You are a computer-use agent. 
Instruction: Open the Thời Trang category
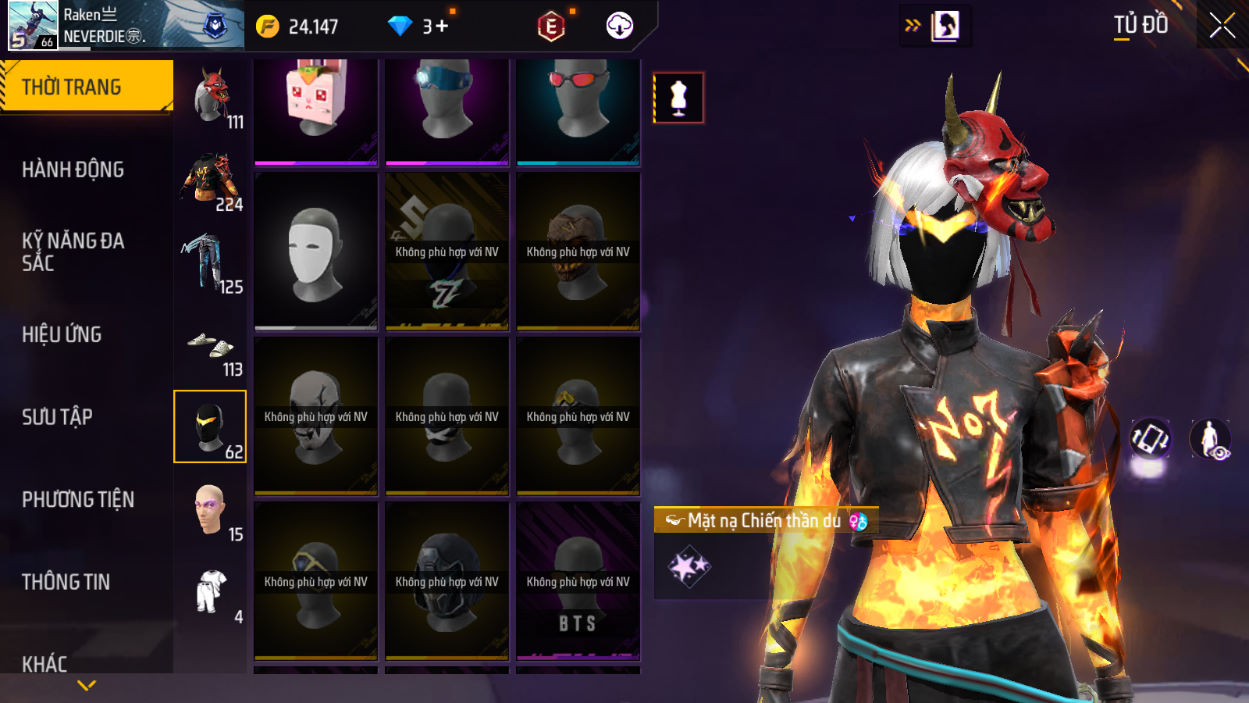86,87
